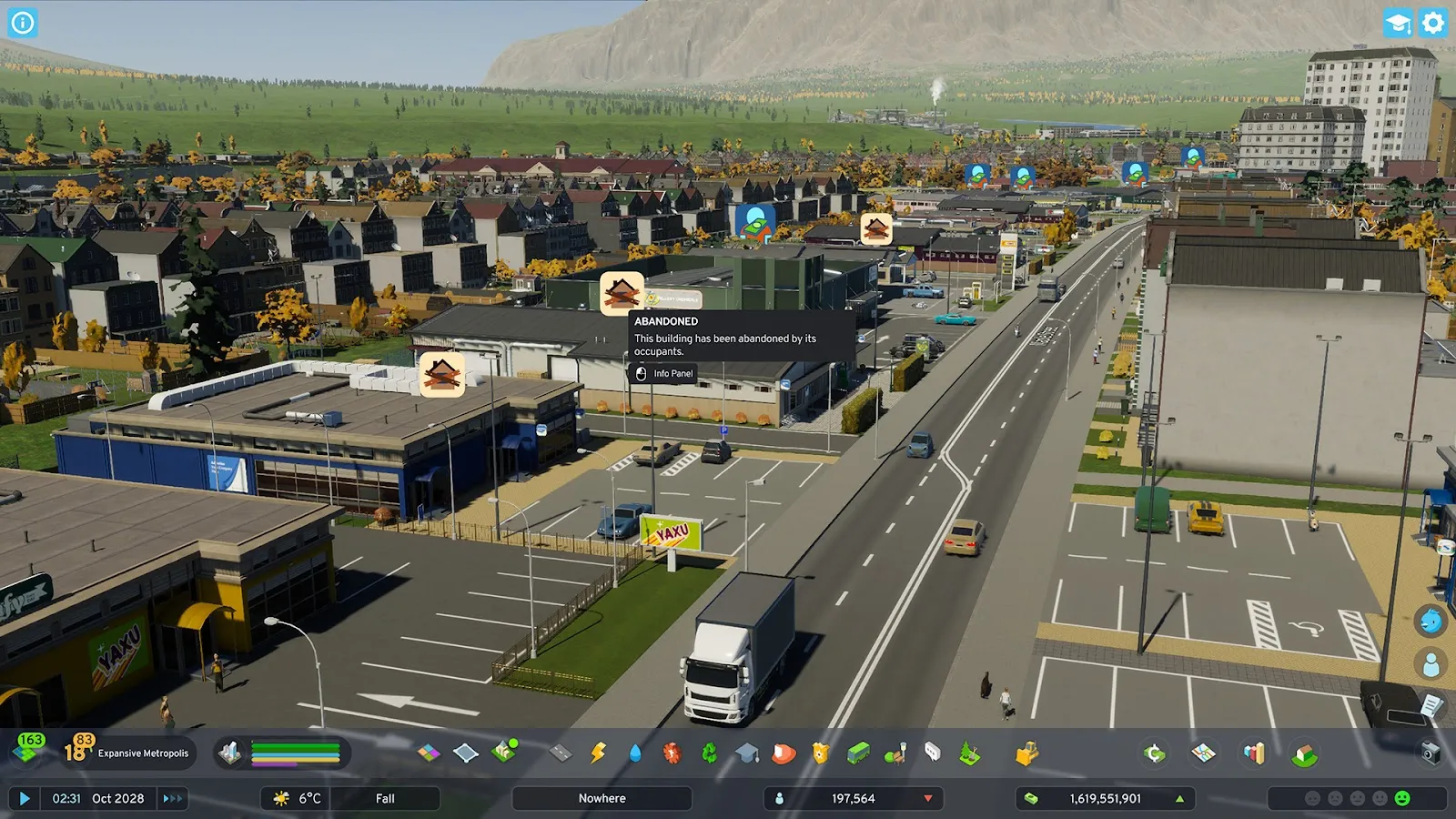Open the info views panel
The image size is (1456, 819).
point(23,23)
